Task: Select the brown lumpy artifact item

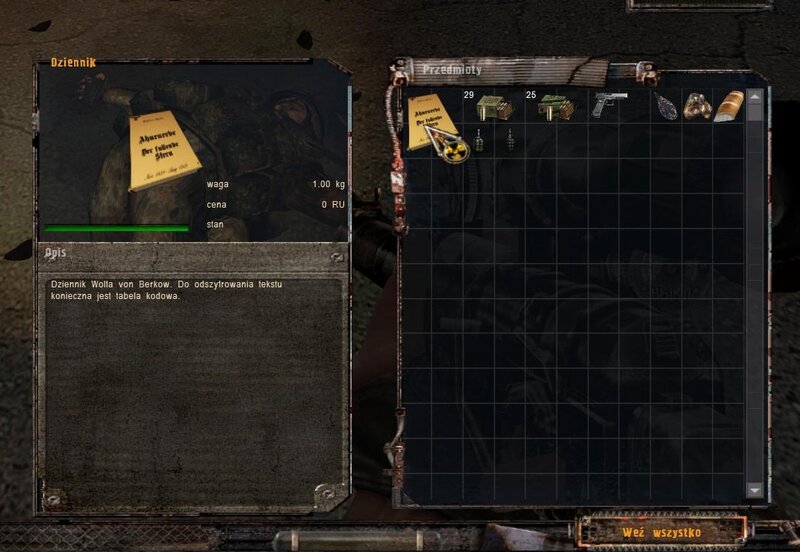Action: click(x=696, y=106)
